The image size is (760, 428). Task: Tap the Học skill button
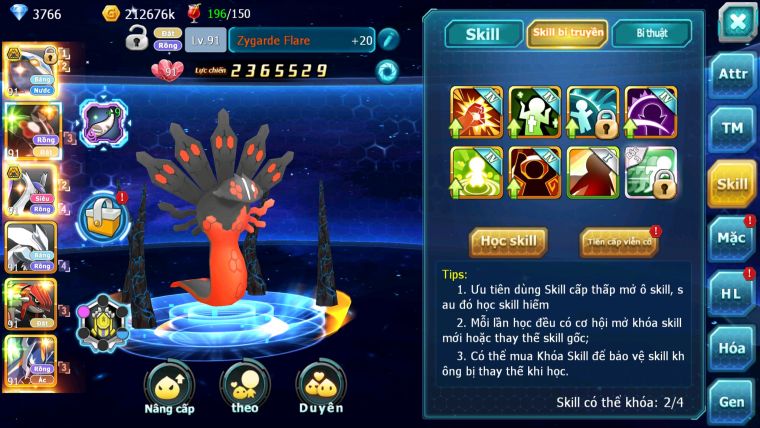509,241
